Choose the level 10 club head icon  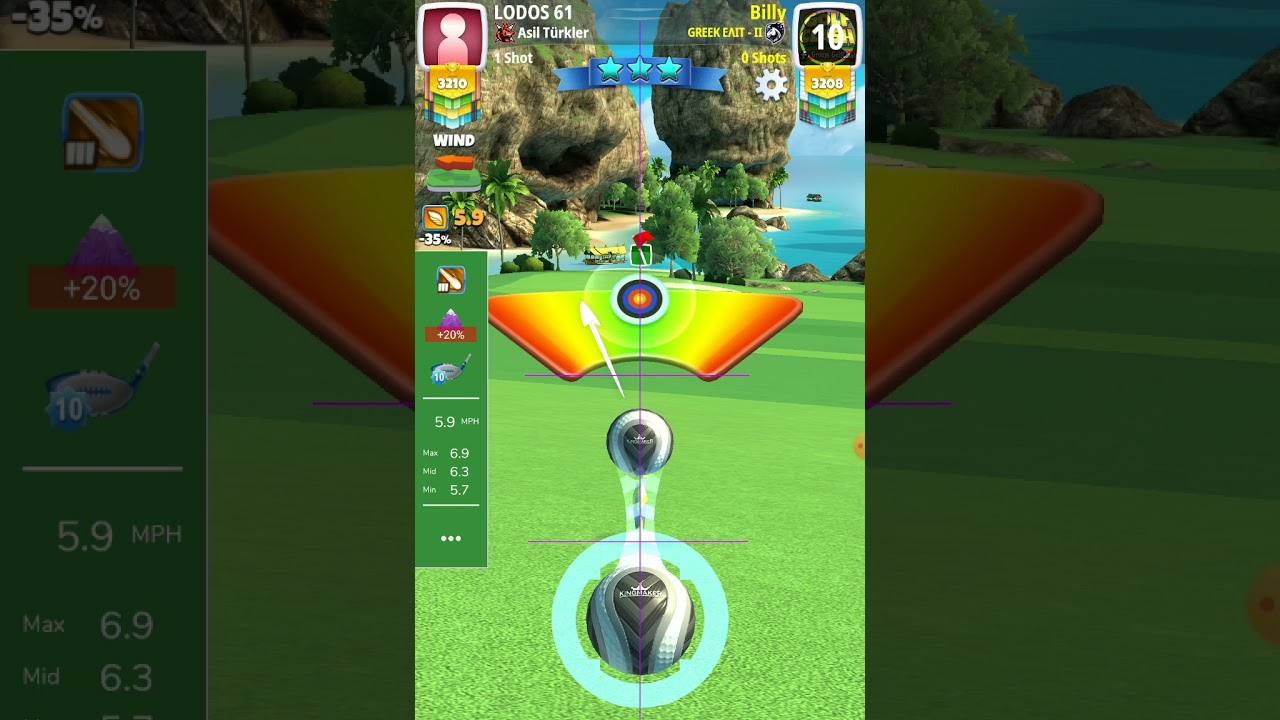click(x=450, y=371)
